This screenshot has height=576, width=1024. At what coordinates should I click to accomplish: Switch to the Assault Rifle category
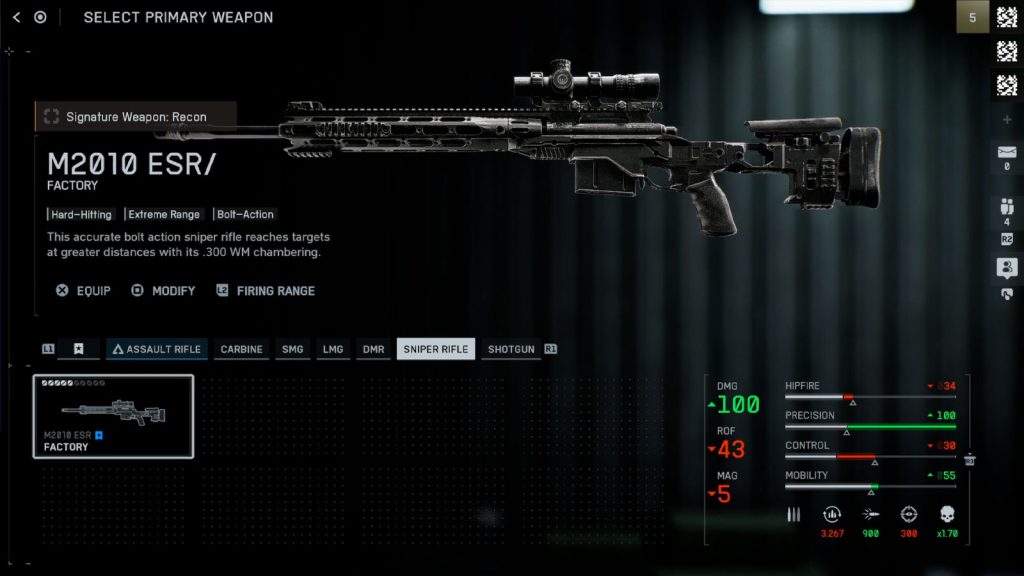(x=155, y=349)
